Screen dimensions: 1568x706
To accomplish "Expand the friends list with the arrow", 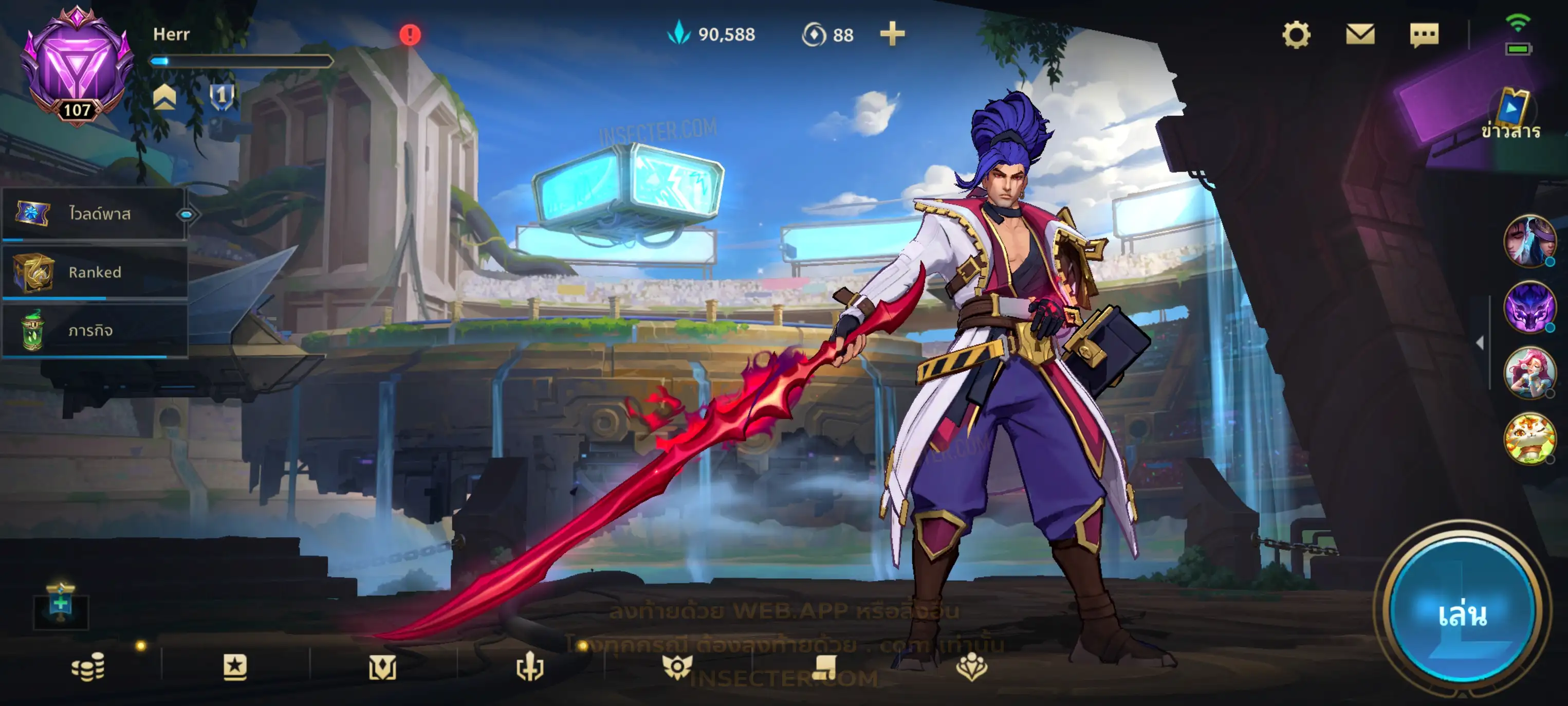I will 1480,343.
